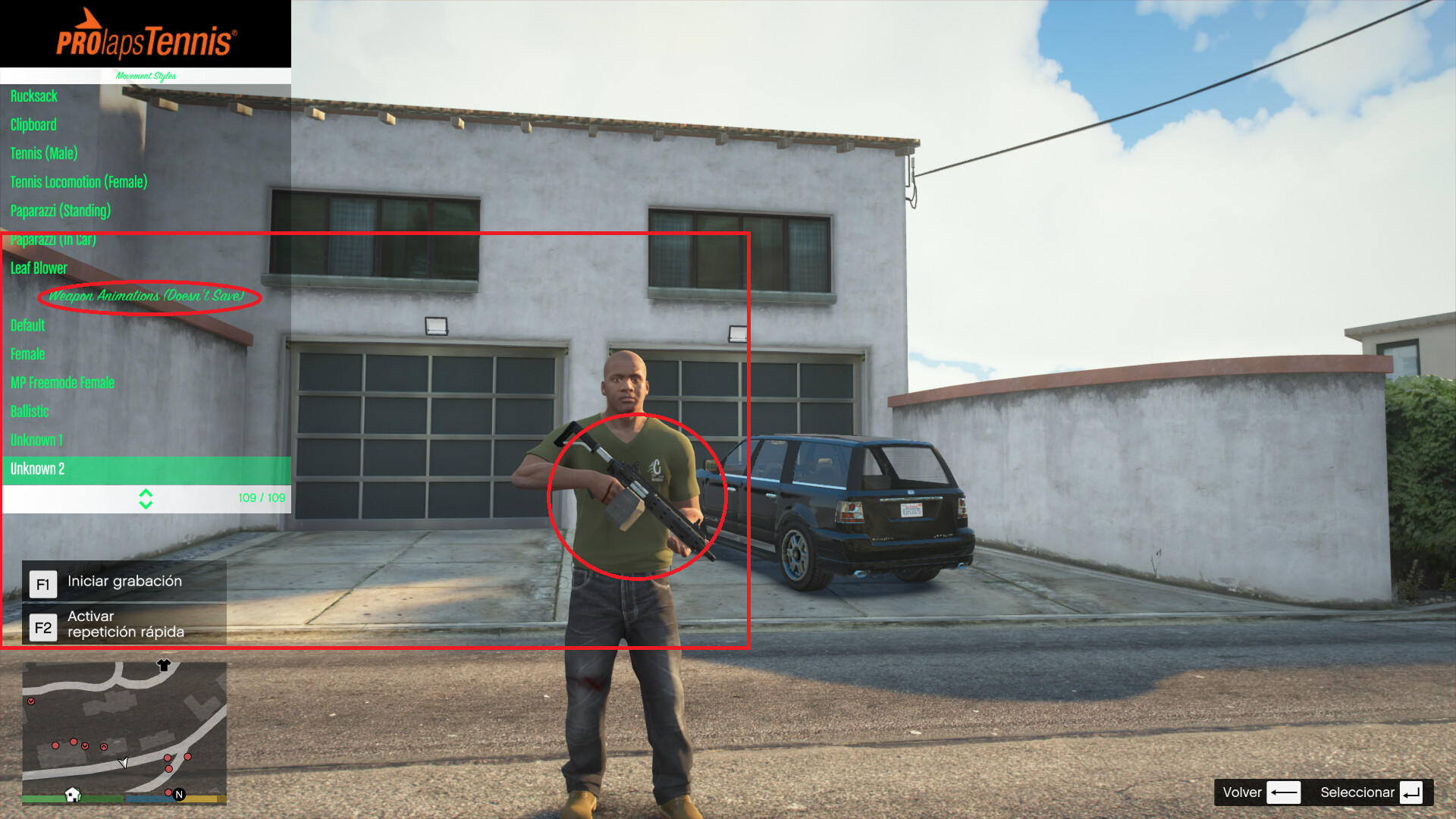Viewport: 1456px width, 819px height.
Task: Switch to MP Freemode Female animation
Action: click(x=62, y=382)
